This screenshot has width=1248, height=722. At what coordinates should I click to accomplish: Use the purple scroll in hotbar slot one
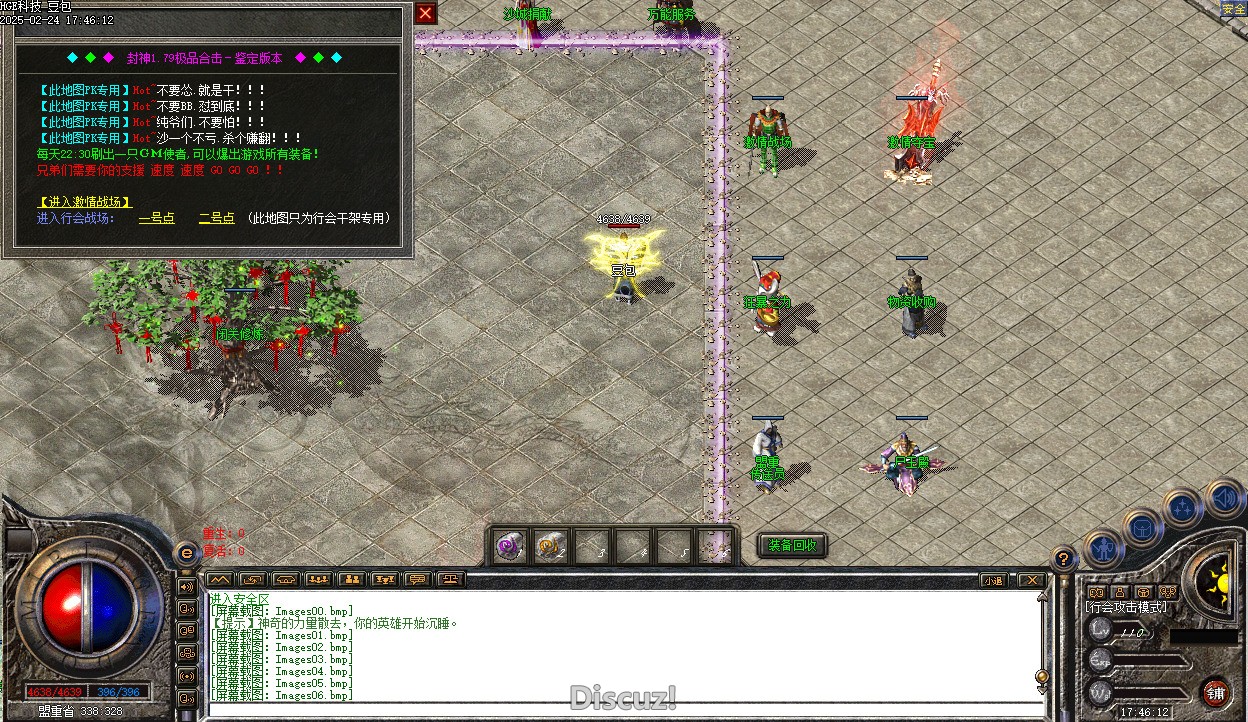[x=510, y=547]
